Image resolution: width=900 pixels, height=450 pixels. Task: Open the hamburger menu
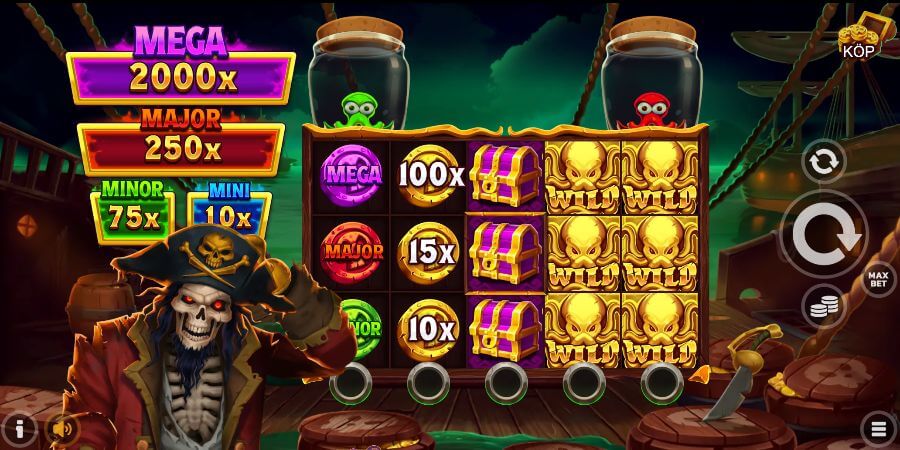point(879,429)
